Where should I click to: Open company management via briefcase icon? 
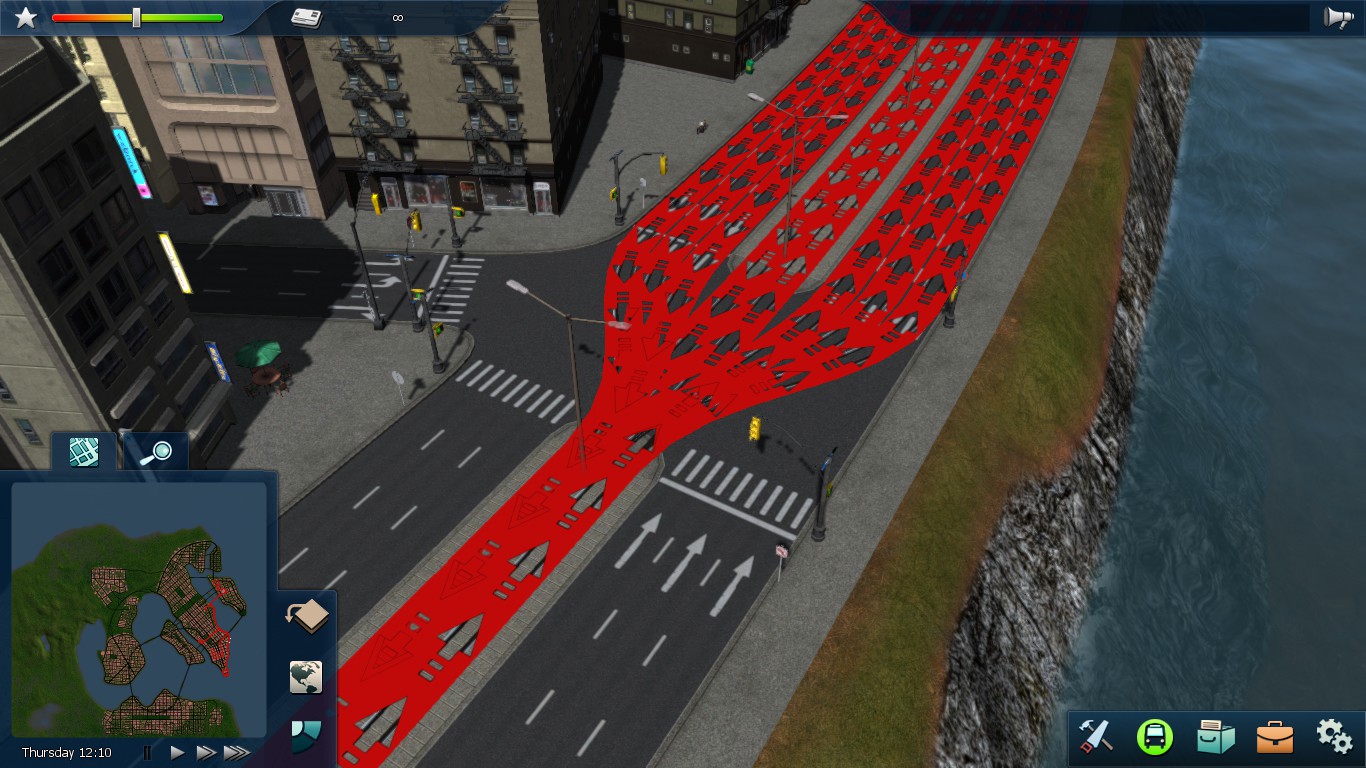click(1274, 737)
